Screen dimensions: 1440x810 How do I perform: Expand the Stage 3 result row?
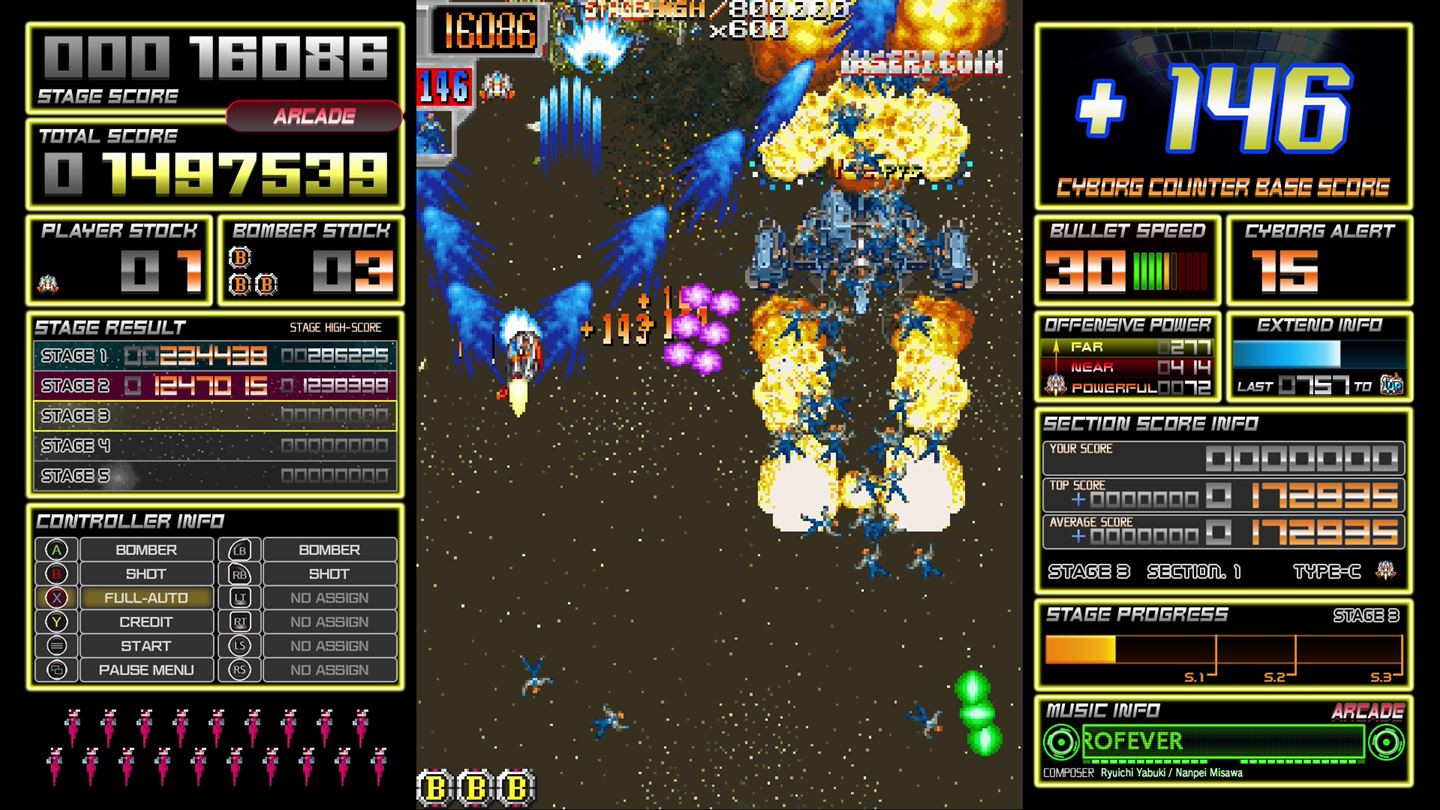pyautogui.click(x=210, y=416)
